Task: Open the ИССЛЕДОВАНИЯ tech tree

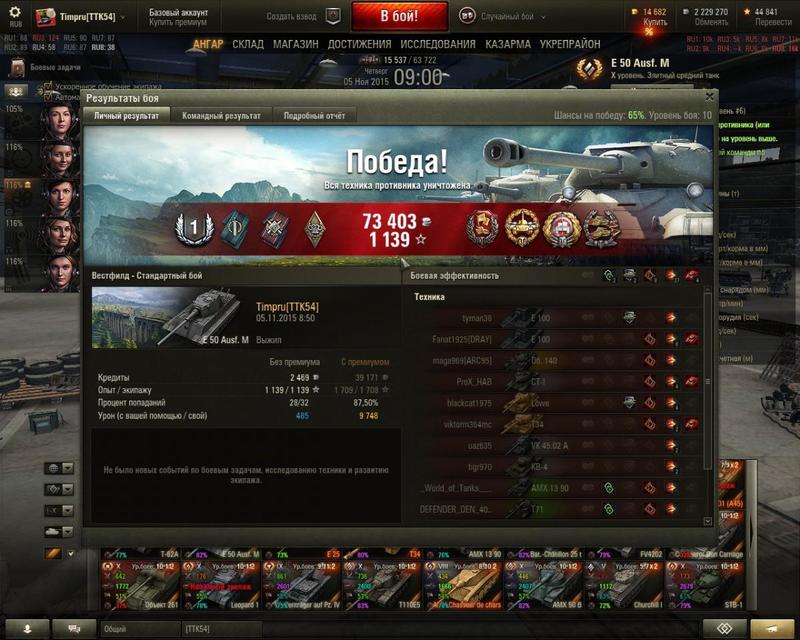Action: (438, 45)
